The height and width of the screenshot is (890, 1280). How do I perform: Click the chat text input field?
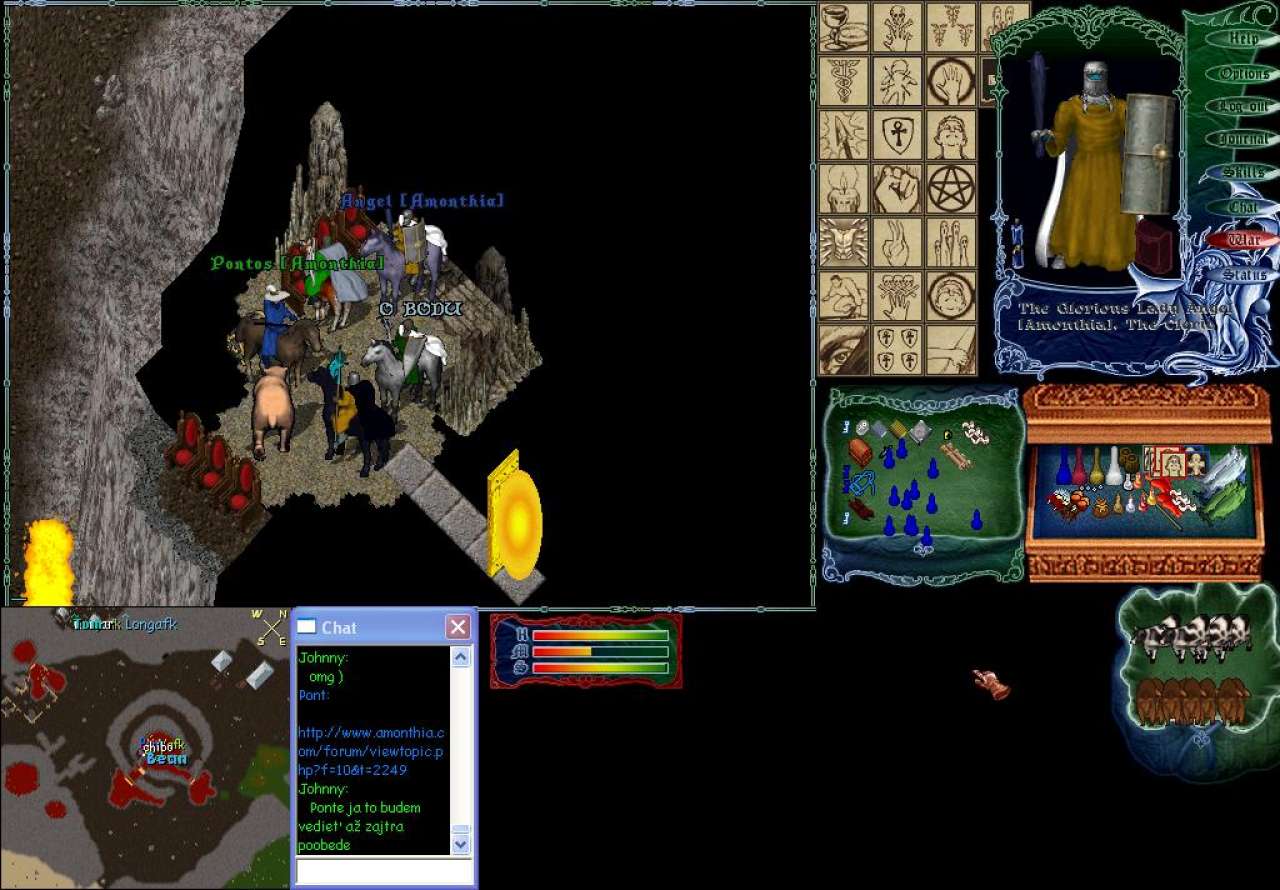click(383, 871)
